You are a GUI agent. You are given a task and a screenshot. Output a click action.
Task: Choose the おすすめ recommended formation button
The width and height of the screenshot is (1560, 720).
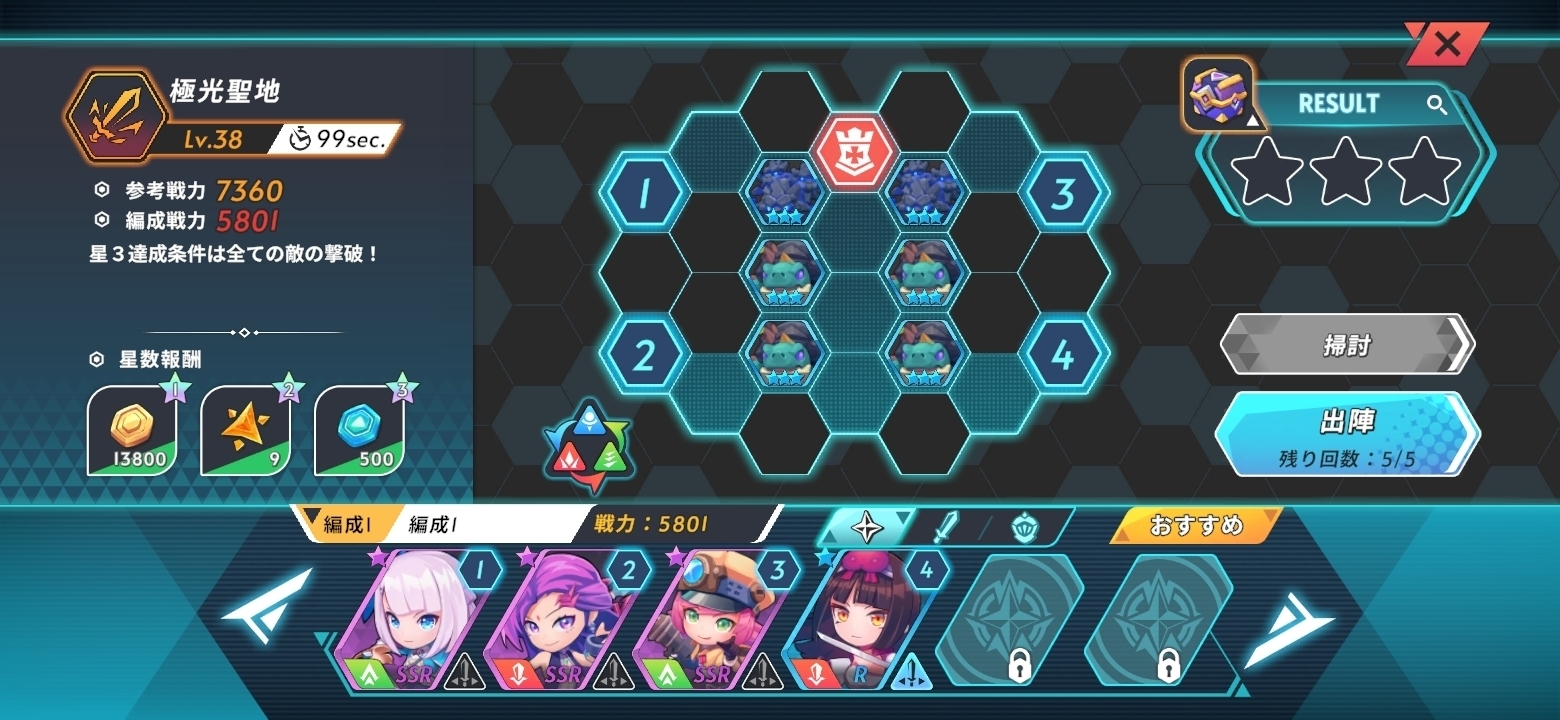1195,525
